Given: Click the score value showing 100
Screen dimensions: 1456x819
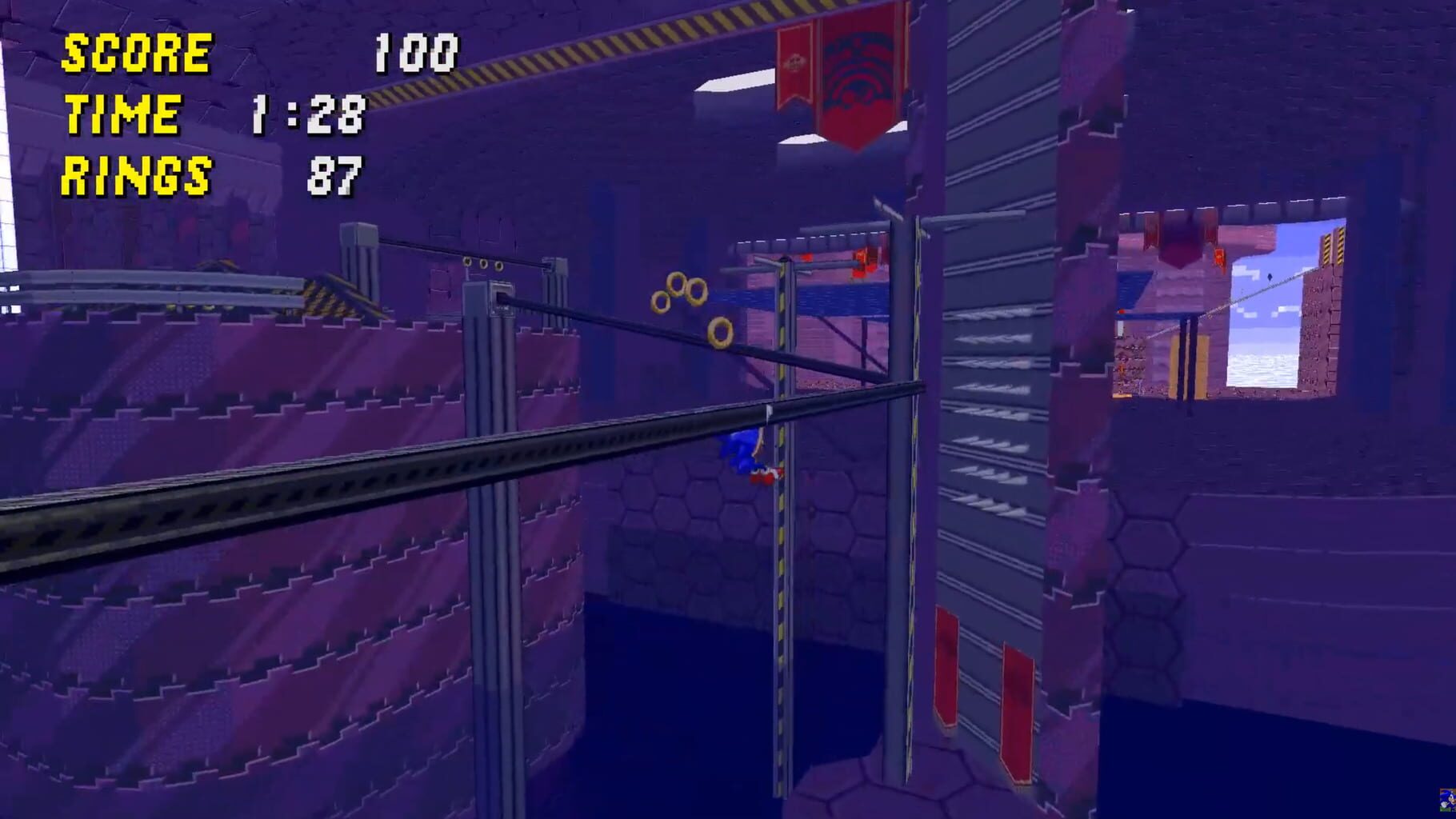Looking at the screenshot, I should click(416, 54).
